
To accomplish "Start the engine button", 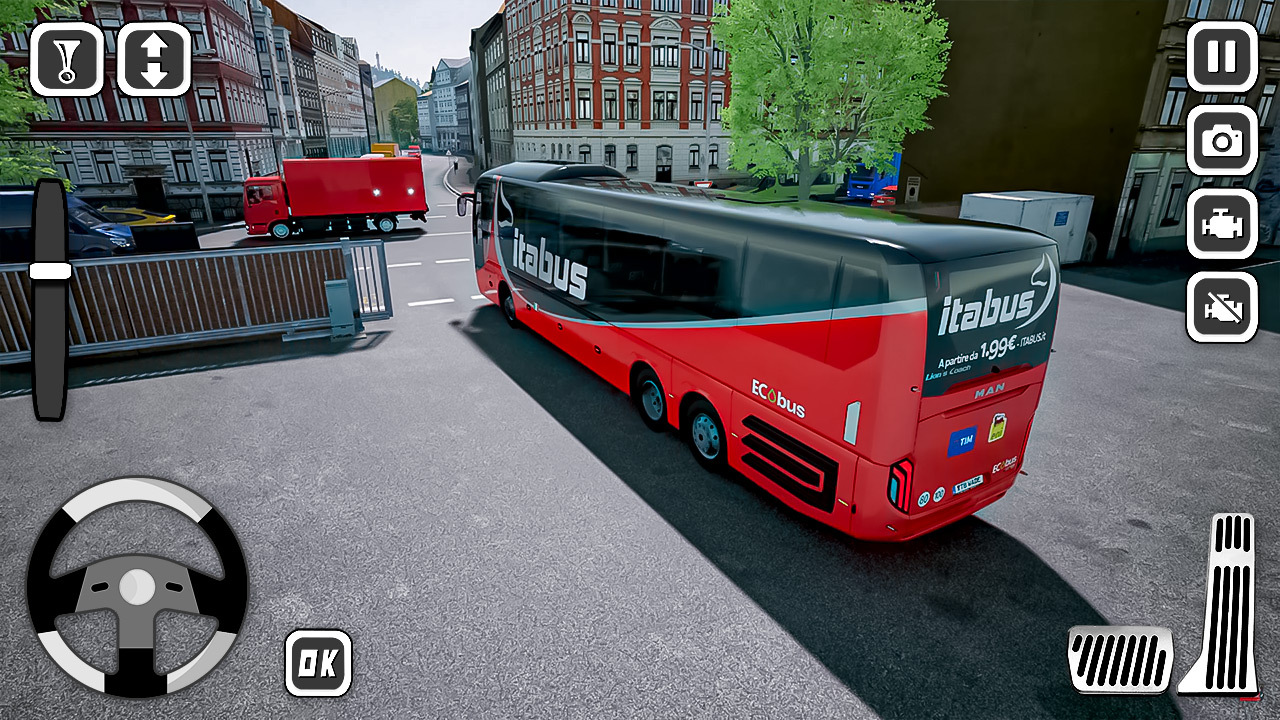I will pyautogui.click(x=1221, y=224).
